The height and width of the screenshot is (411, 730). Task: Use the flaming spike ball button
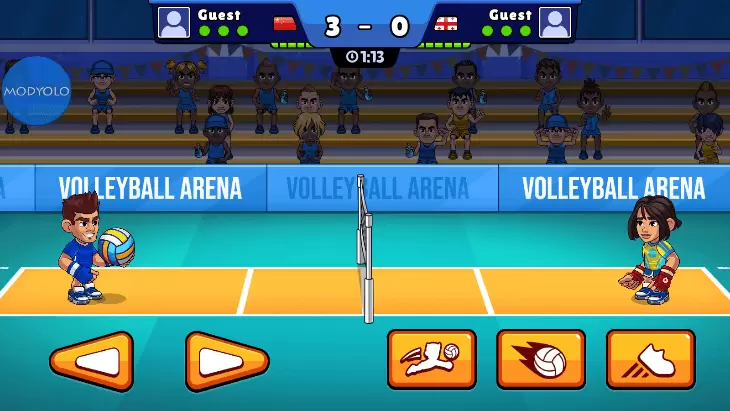(x=541, y=360)
